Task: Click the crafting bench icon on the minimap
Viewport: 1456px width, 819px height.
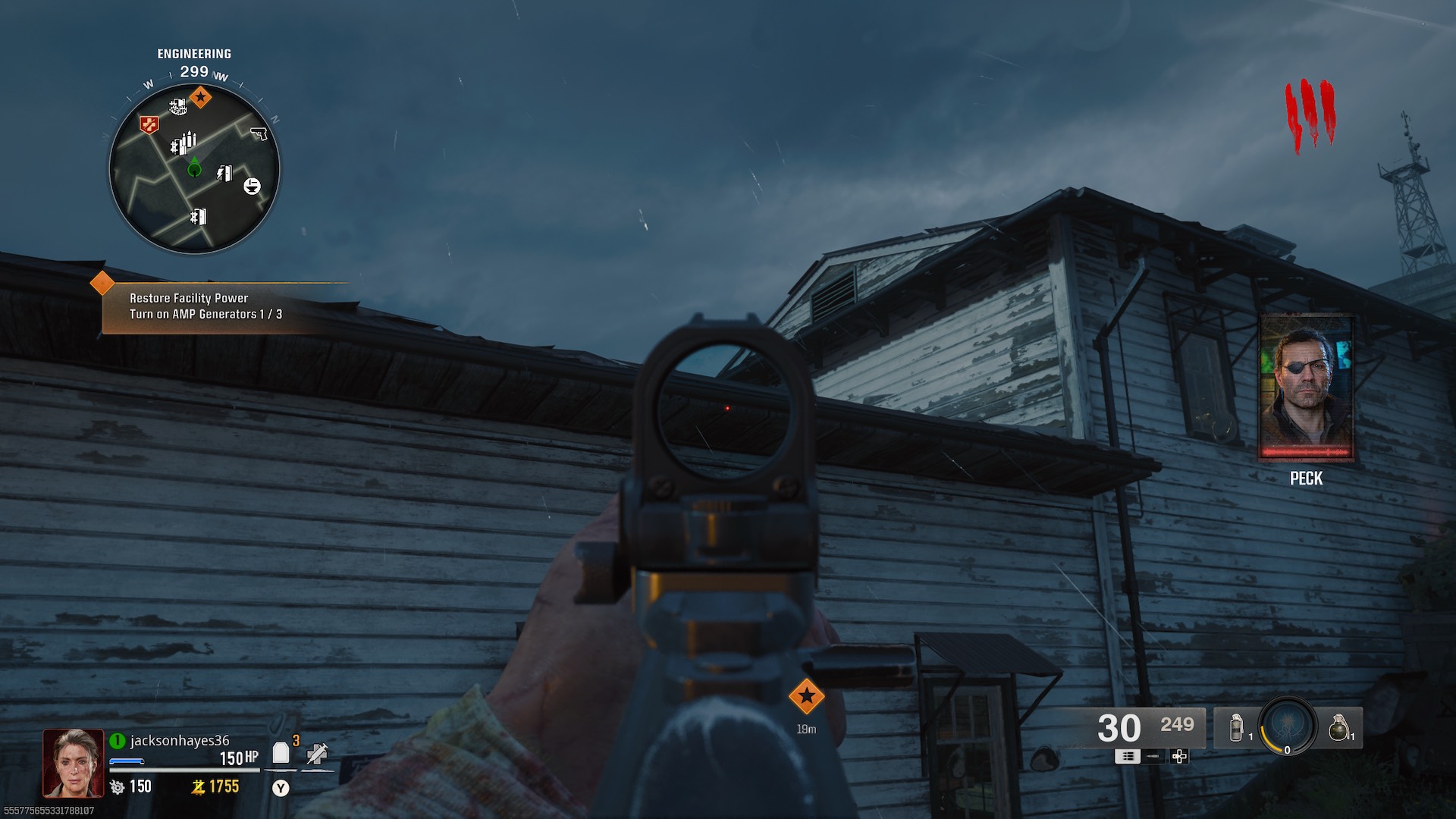Action: point(179,106)
